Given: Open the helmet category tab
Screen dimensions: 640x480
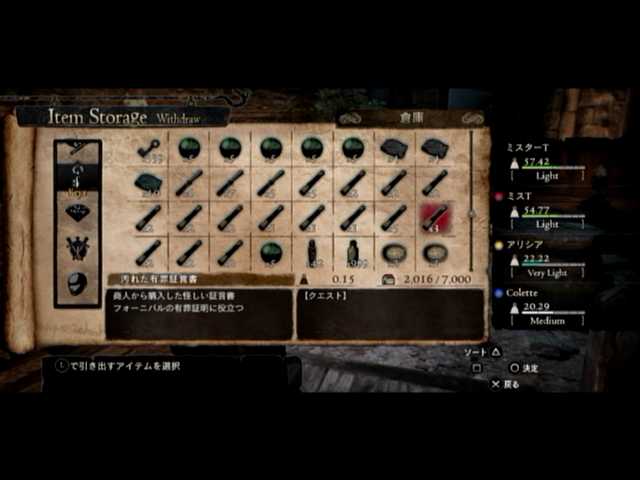Looking at the screenshot, I should (x=77, y=282).
